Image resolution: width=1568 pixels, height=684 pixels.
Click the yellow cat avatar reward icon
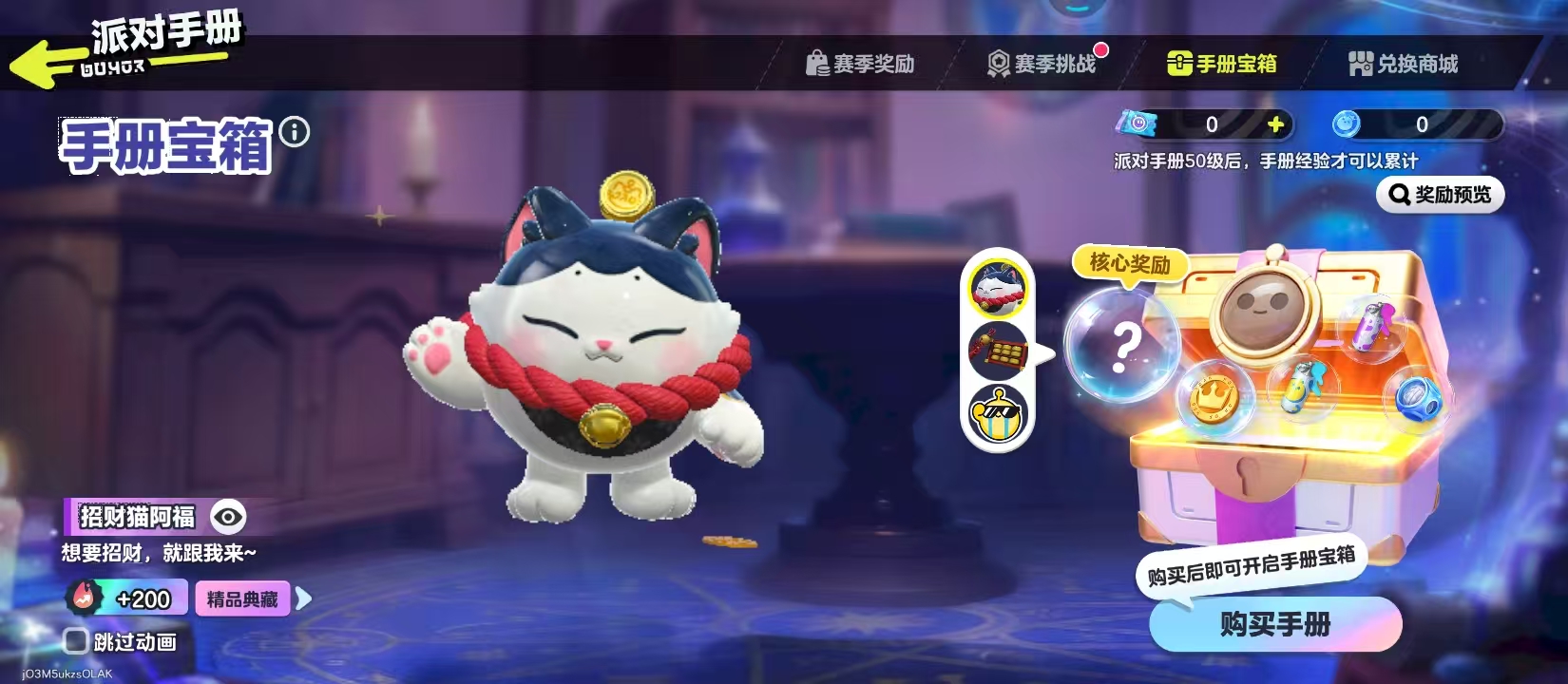997,289
